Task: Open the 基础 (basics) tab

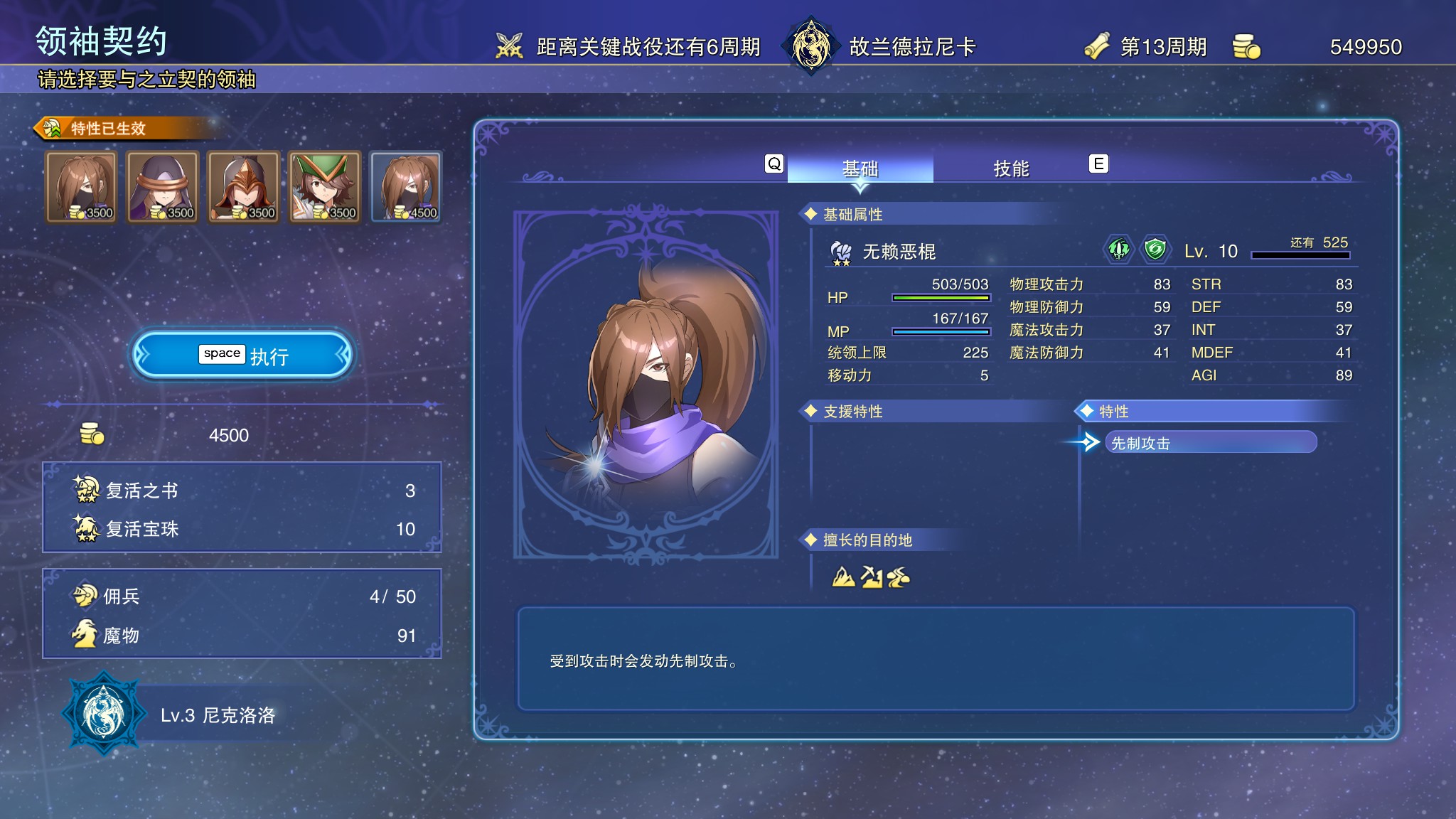Action: 860,168
